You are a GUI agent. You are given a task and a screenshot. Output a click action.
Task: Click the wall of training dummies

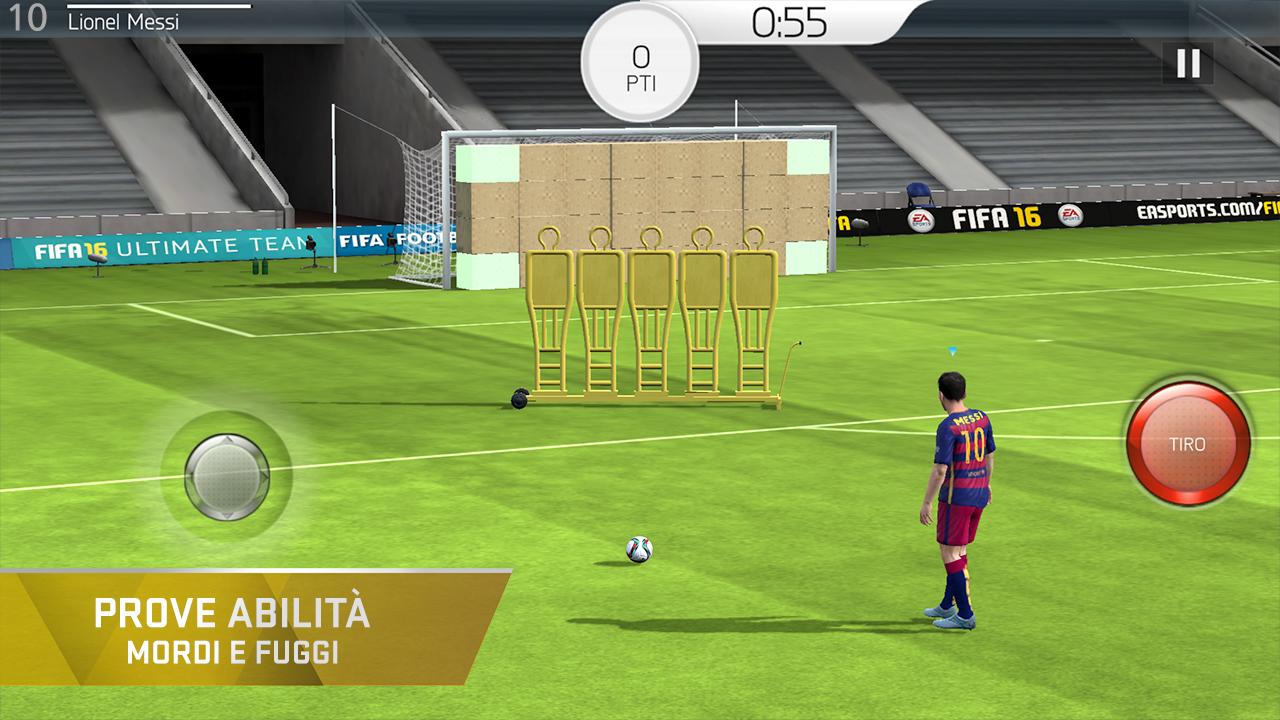point(648,310)
